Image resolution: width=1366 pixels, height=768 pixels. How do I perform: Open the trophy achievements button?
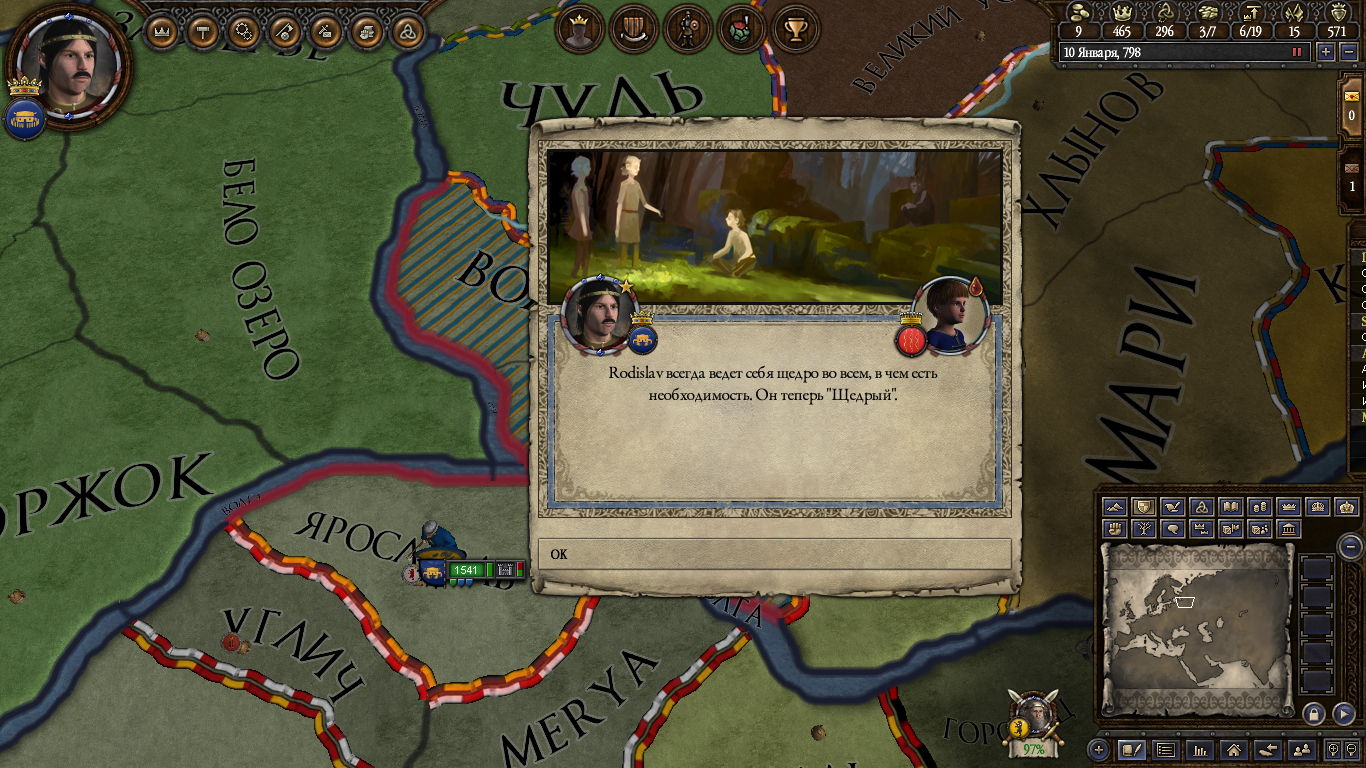(x=795, y=31)
